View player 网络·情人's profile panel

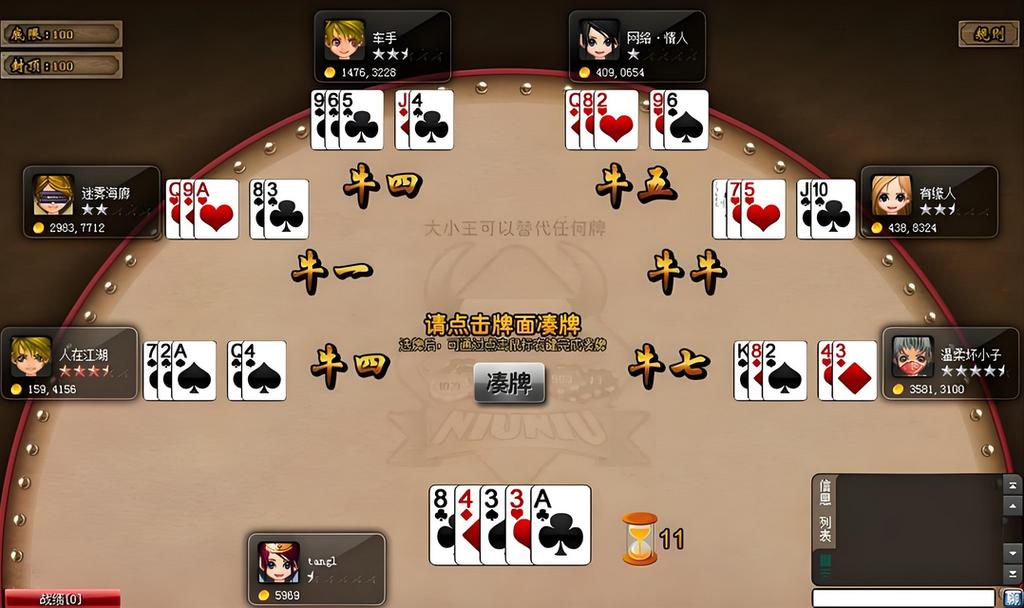[637, 47]
